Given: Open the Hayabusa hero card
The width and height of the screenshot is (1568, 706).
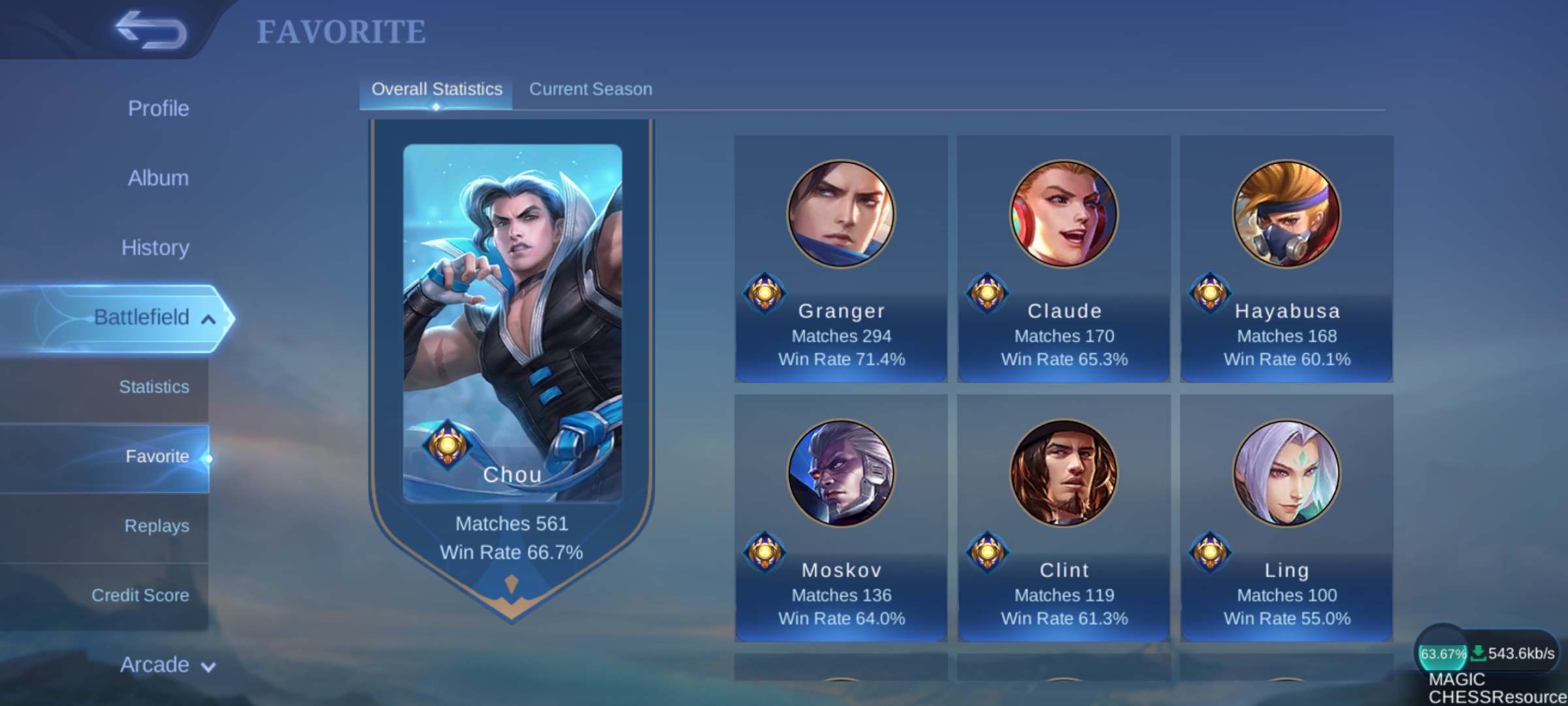Looking at the screenshot, I should tap(1286, 259).
